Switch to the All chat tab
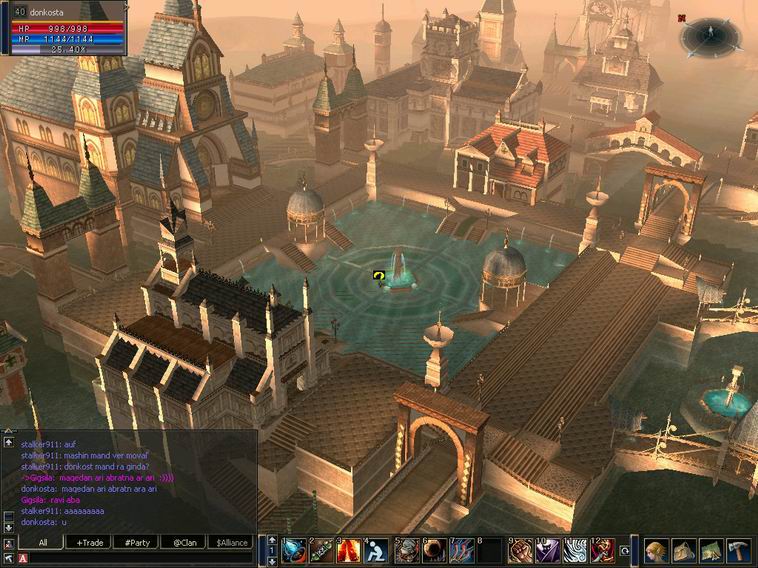The image size is (758, 568). pos(42,542)
